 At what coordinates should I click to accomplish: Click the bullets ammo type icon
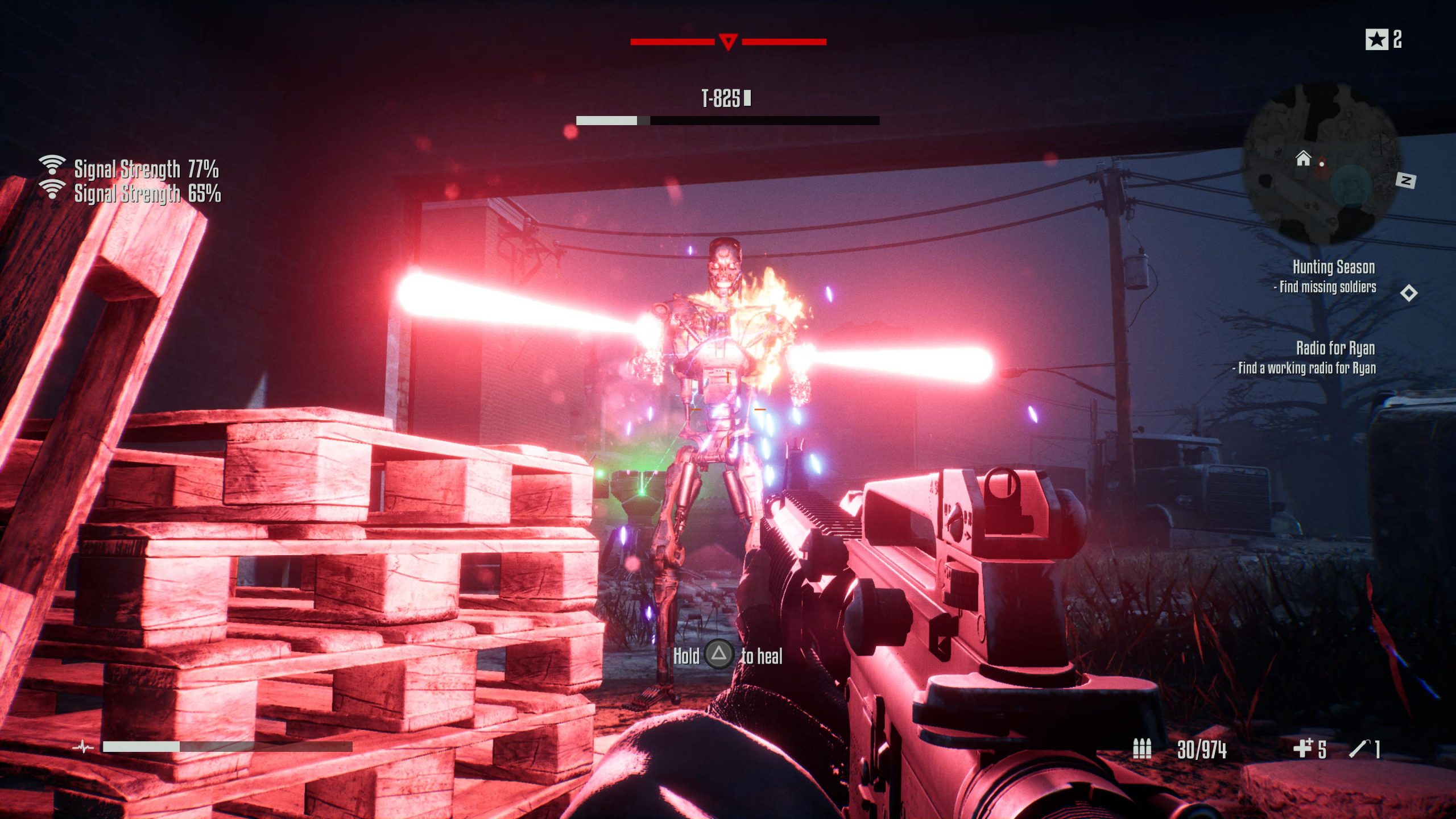pyautogui.click(x=1141, y=748)
